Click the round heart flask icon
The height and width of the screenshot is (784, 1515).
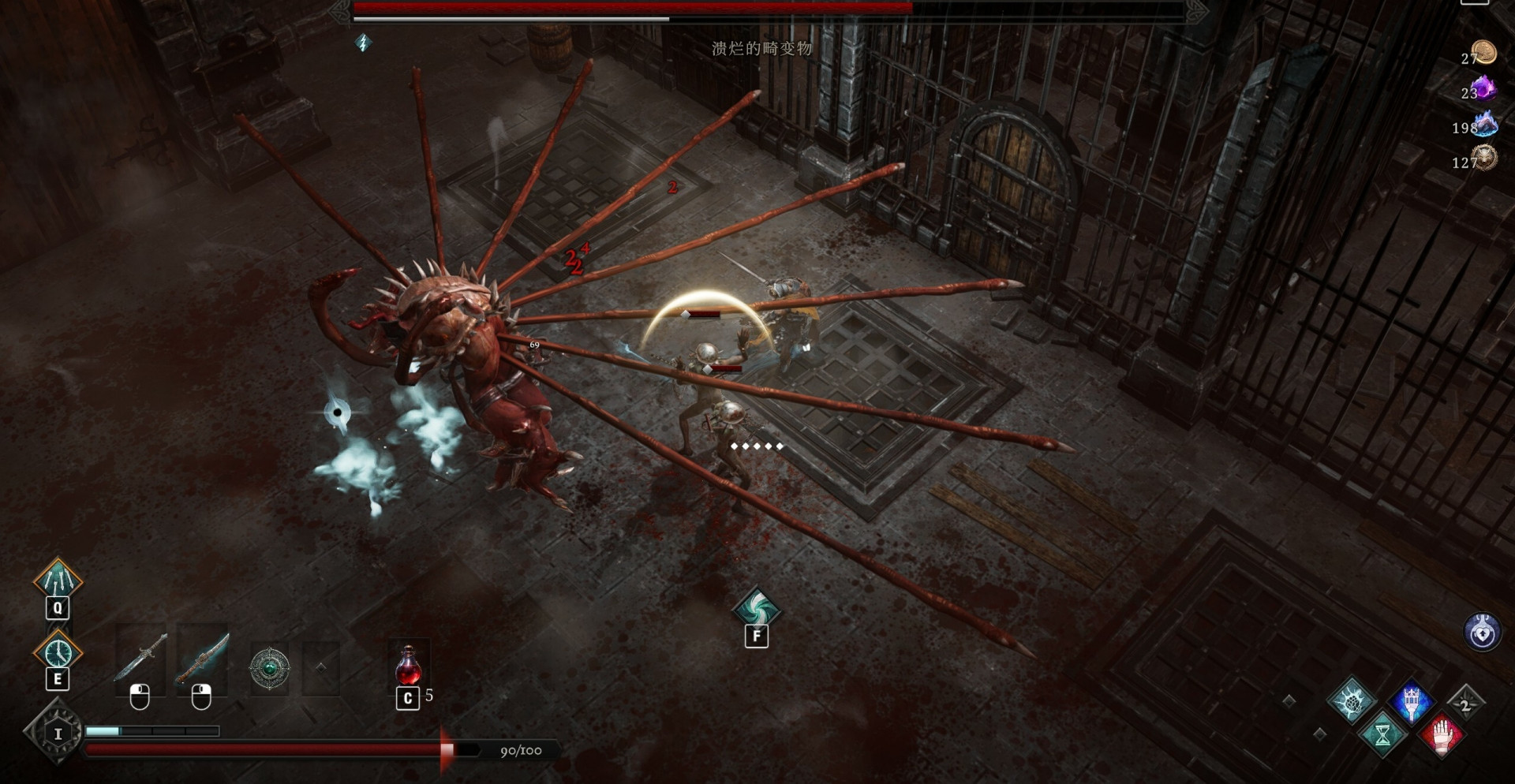tap(1482, 632)
